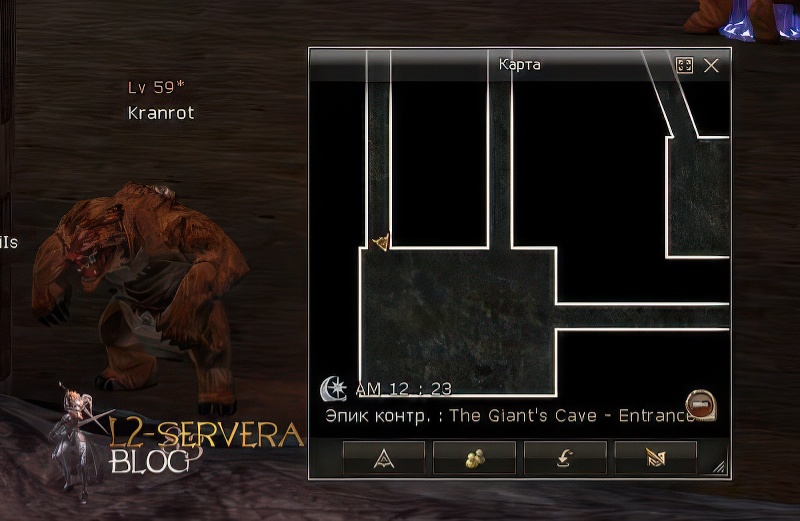
Task: Click the orange emblem button below the map
Action: click(655, 458)
